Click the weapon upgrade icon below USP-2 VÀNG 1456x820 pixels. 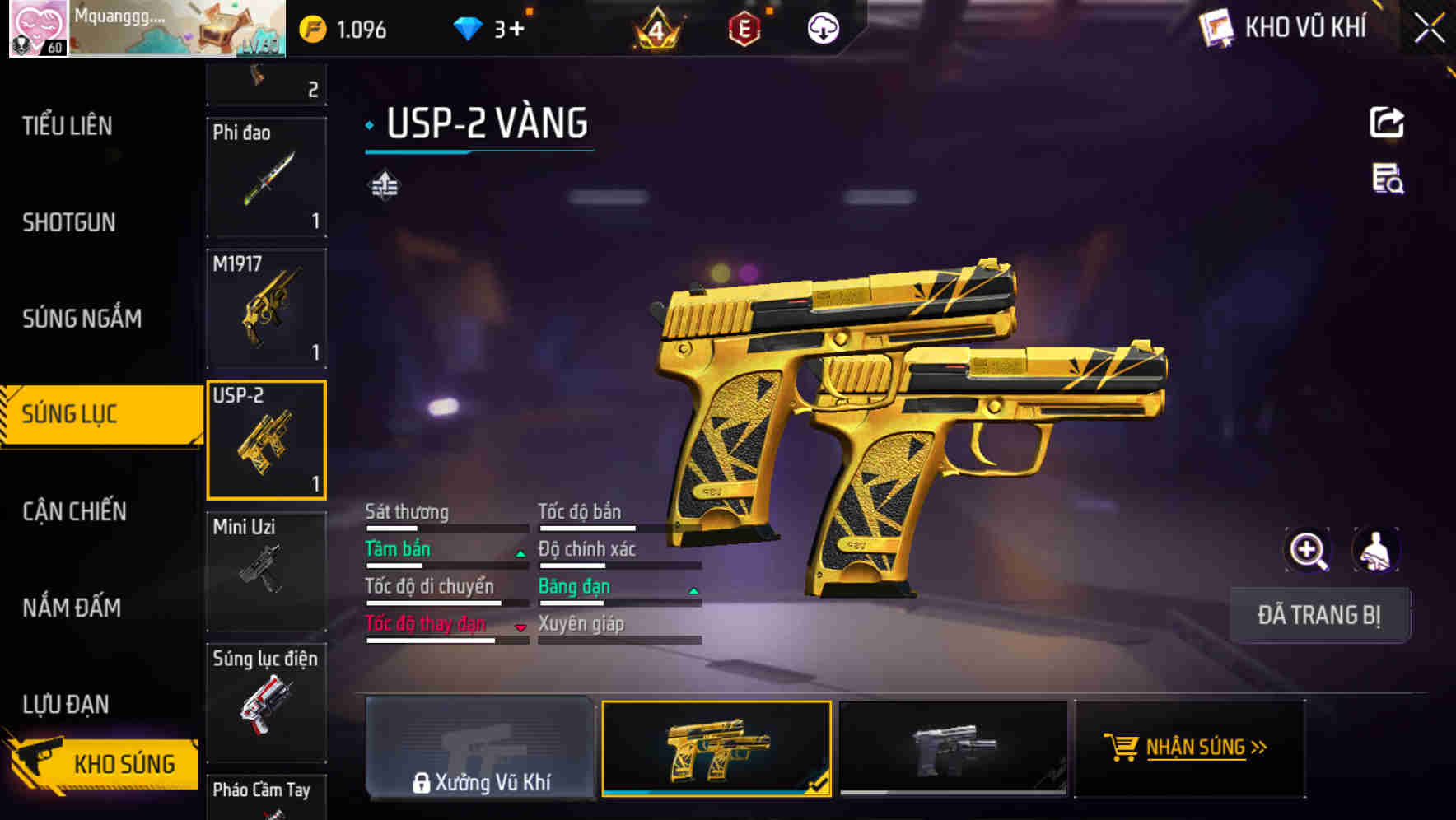click(x=385, y=185)
